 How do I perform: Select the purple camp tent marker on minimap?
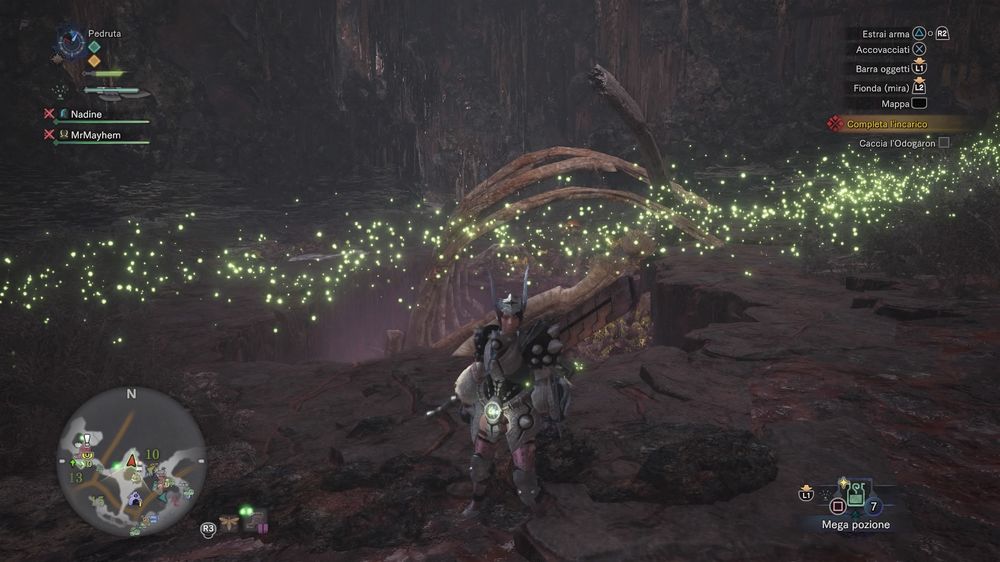(135, 497)
